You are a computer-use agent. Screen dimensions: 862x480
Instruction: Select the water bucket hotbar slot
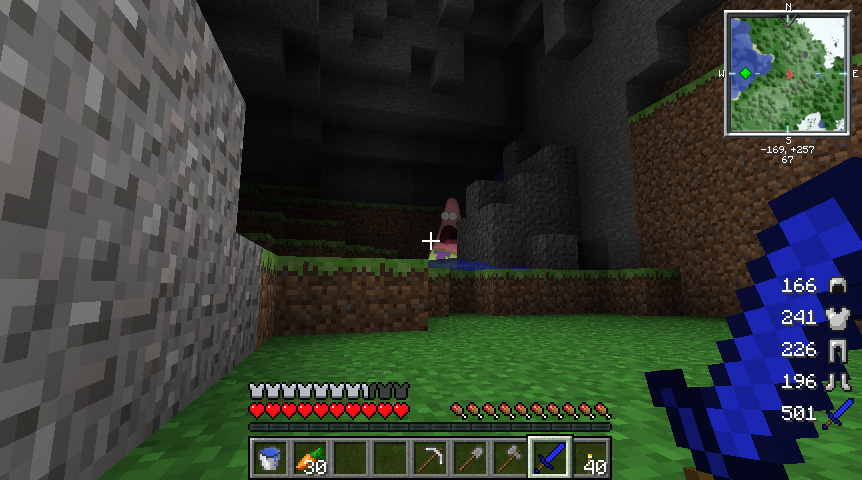point(269,459)
